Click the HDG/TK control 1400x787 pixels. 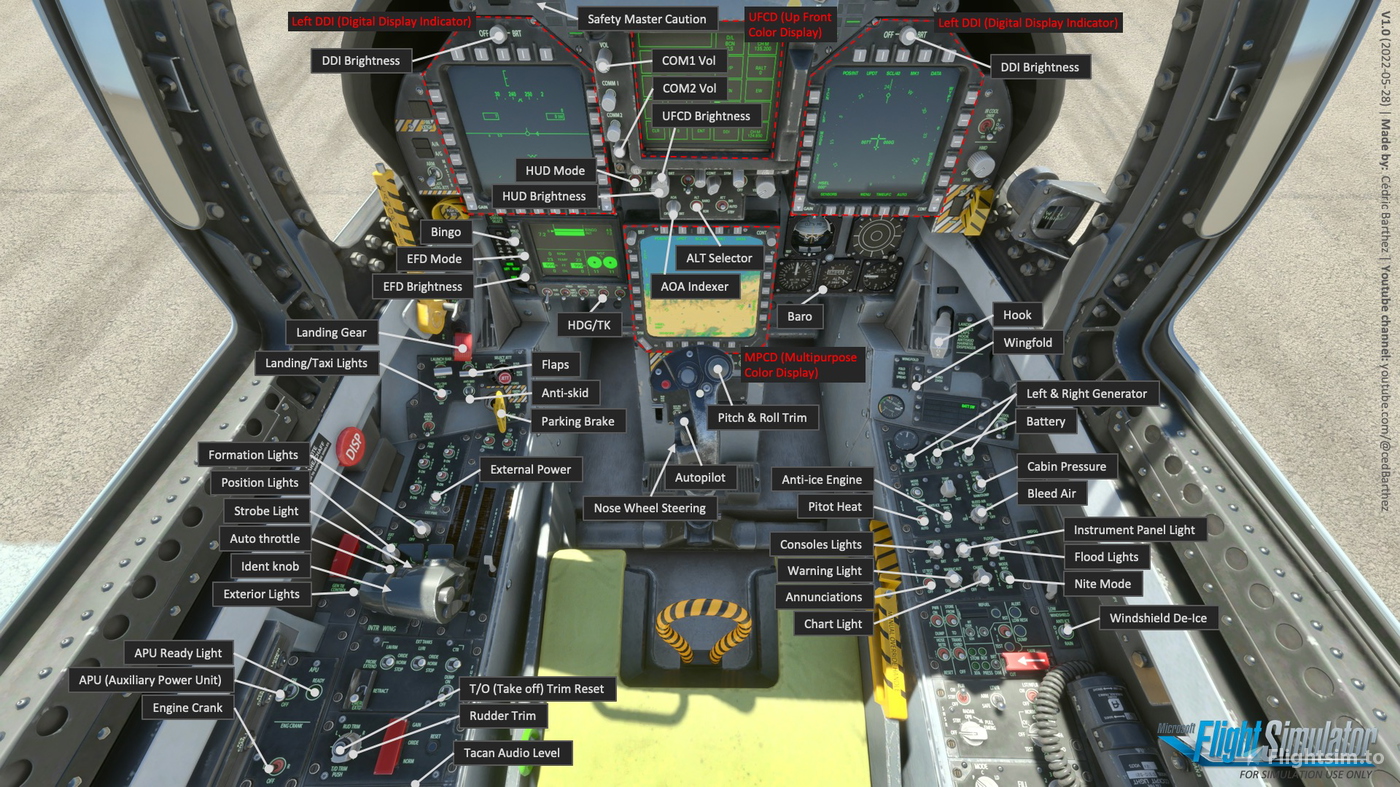pyautogui.click(x=601, y=298)
